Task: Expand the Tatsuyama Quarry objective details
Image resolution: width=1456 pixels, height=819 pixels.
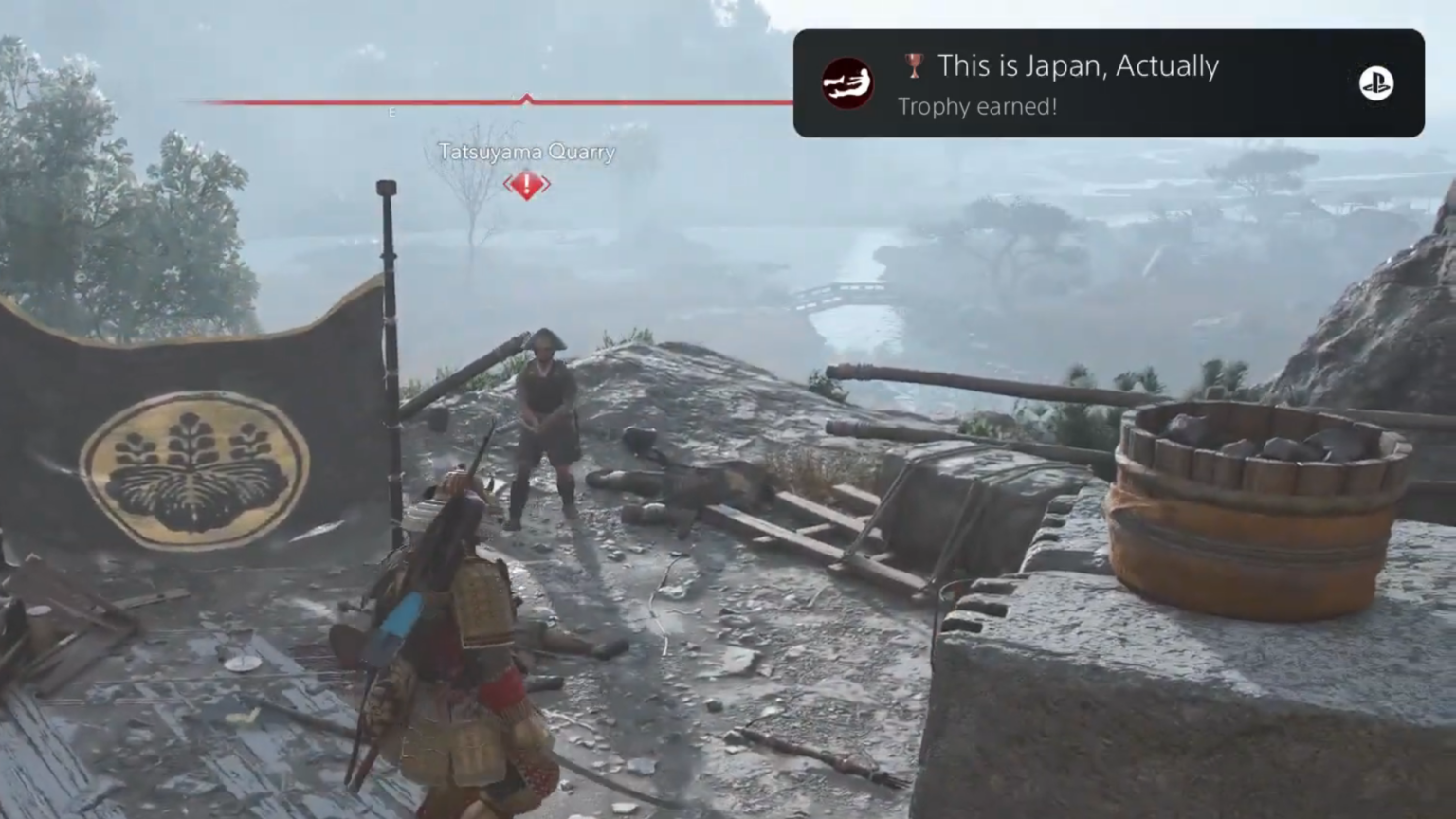Action: (527, 152)
